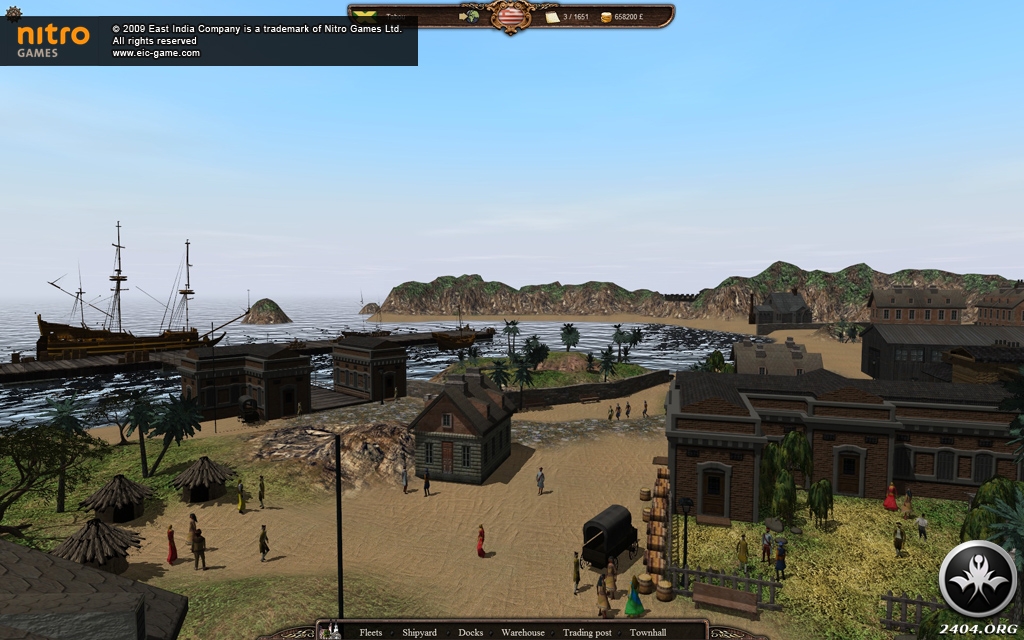Screen dimensions: 1024x640
Task: Enter the Trading post
Action: [x=587, y=632]
